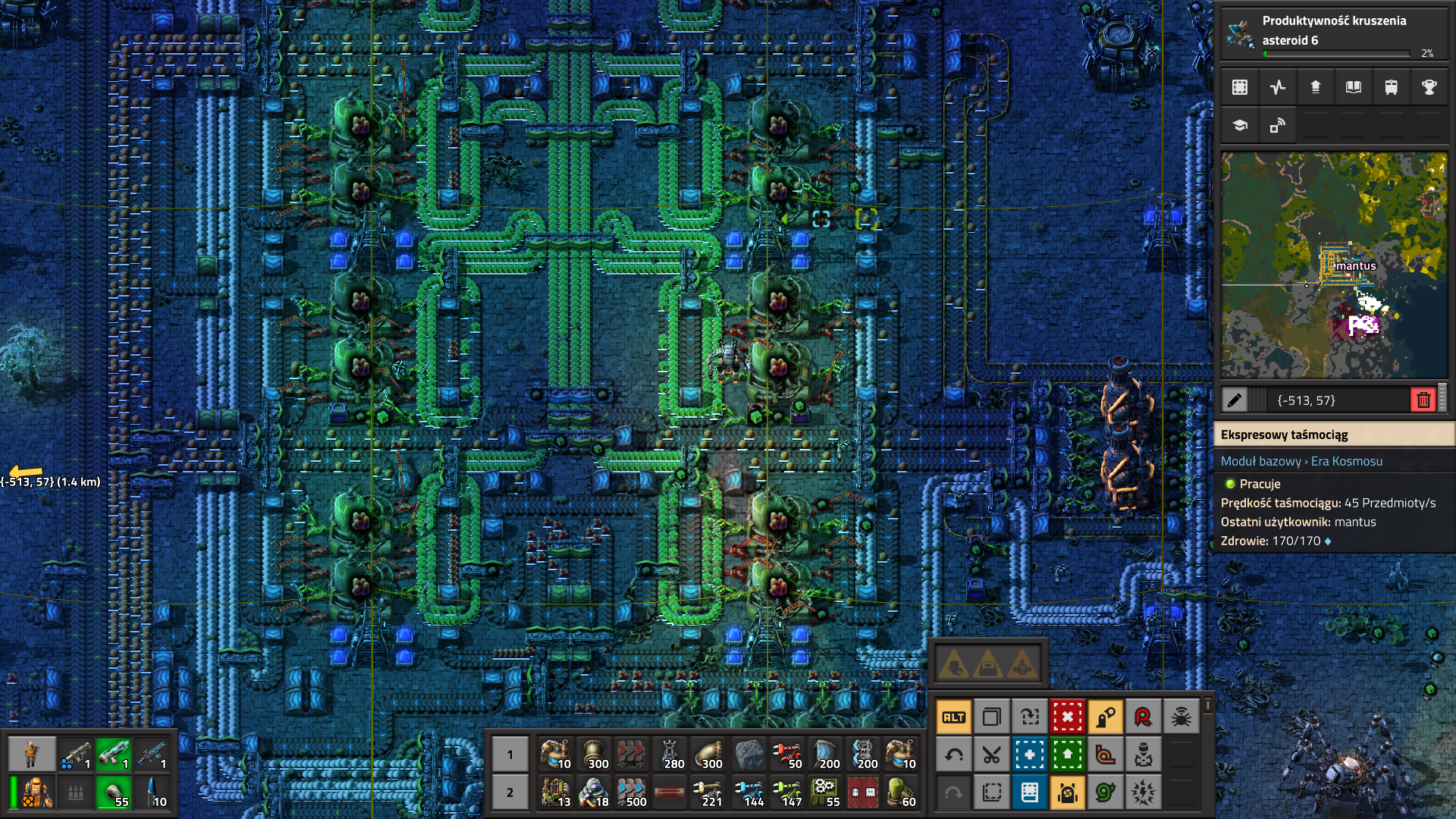The image size is (1456, 819).
Task: Switch to quickbar row 2
Action: [510, 792]
